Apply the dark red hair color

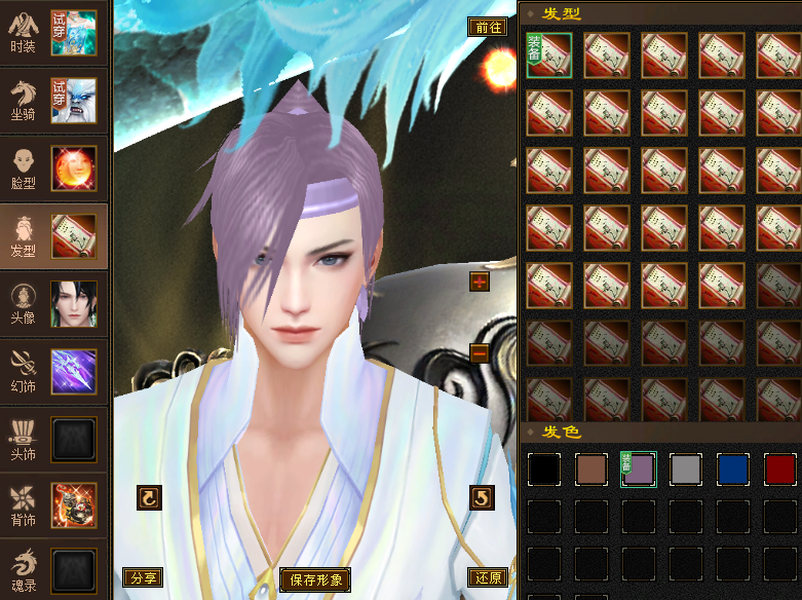point(780,469)
